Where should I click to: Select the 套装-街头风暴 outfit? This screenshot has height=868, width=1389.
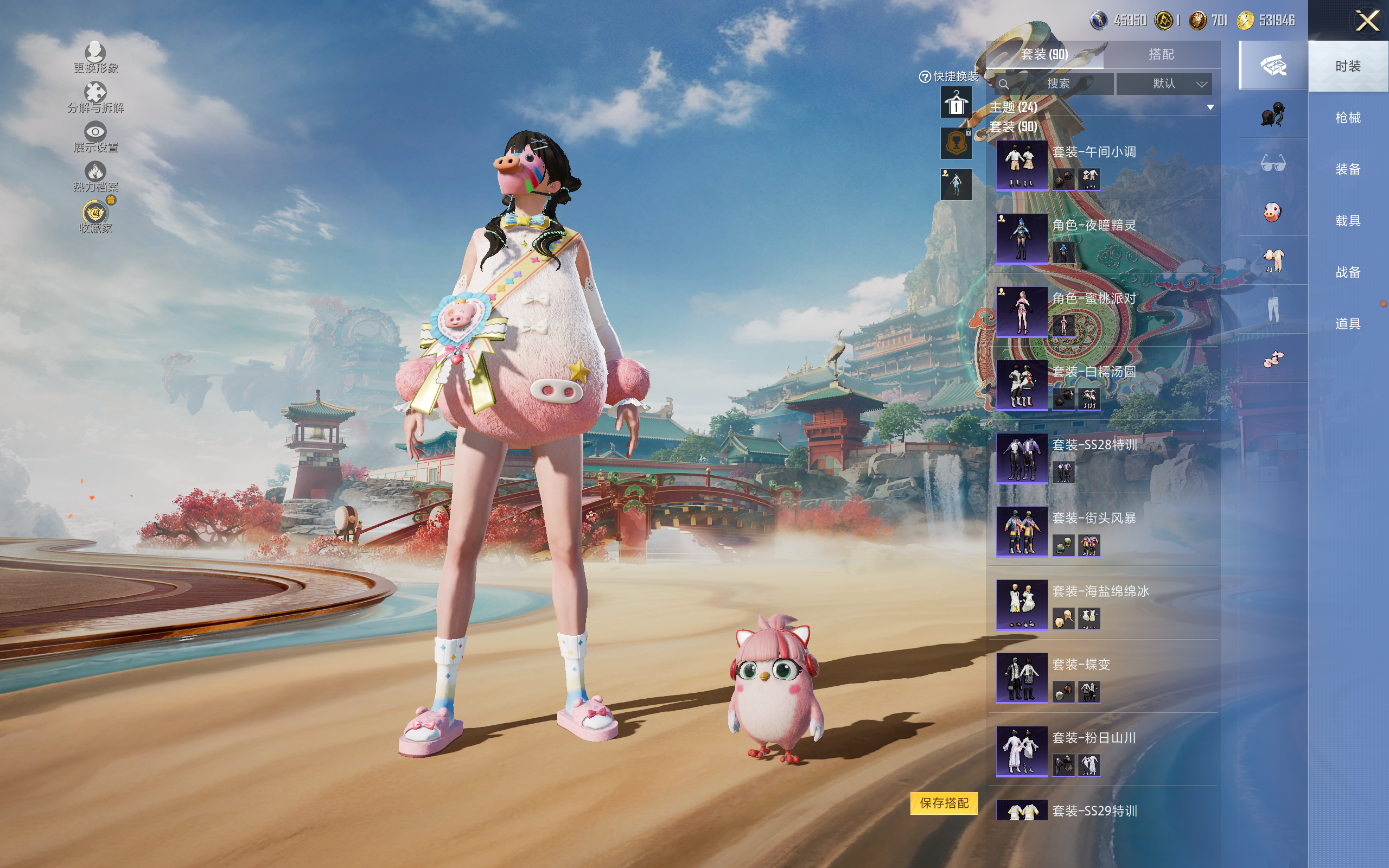click(1022, 531)
